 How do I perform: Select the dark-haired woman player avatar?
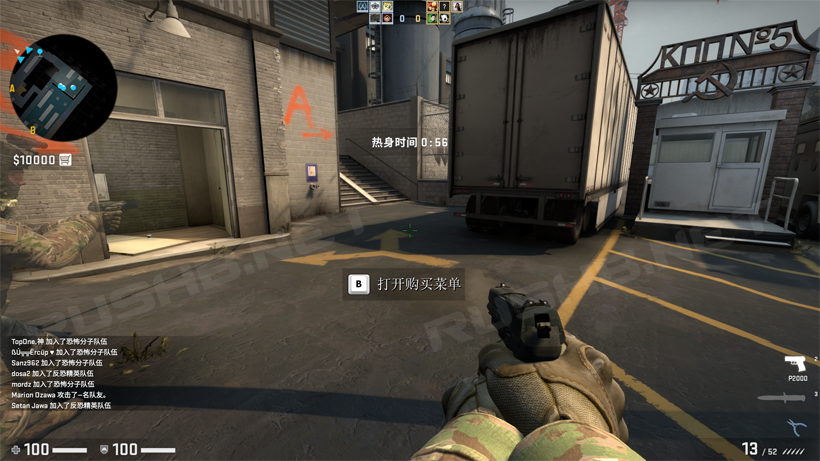(x=457, y=7)
